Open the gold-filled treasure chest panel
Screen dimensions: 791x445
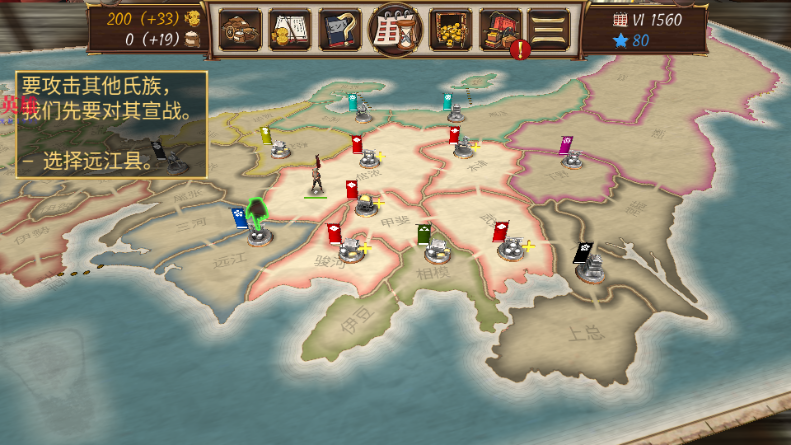450,30
